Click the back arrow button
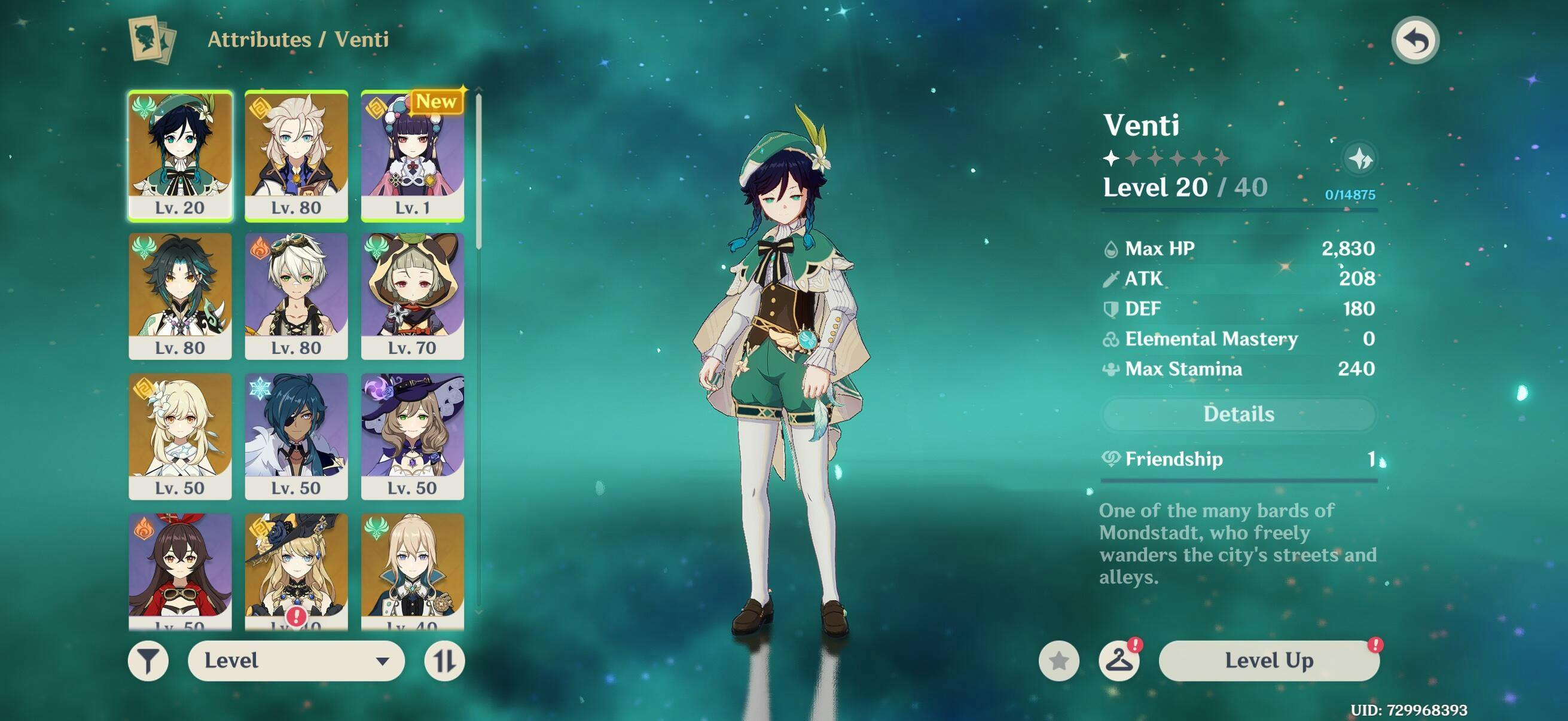This screenshot has width=1568, height=721. pos(1416,41)
